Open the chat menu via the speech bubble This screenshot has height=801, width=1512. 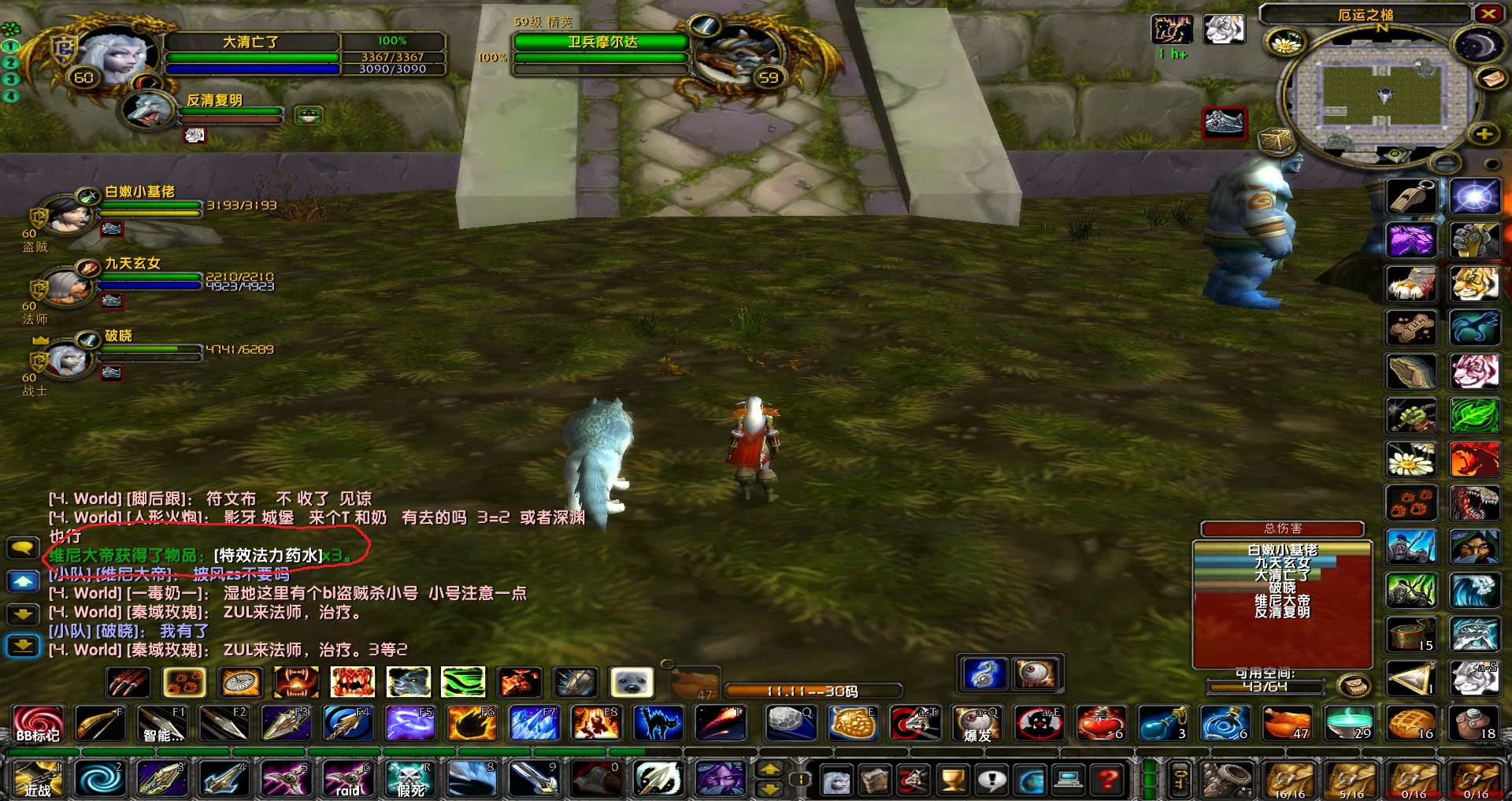pos(24,547)
